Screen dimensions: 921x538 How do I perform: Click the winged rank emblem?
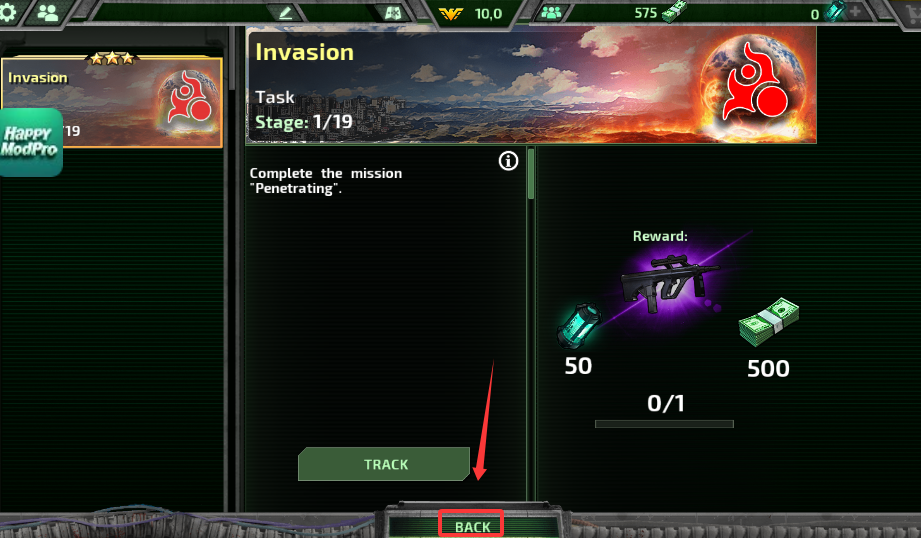pos(451,13)
